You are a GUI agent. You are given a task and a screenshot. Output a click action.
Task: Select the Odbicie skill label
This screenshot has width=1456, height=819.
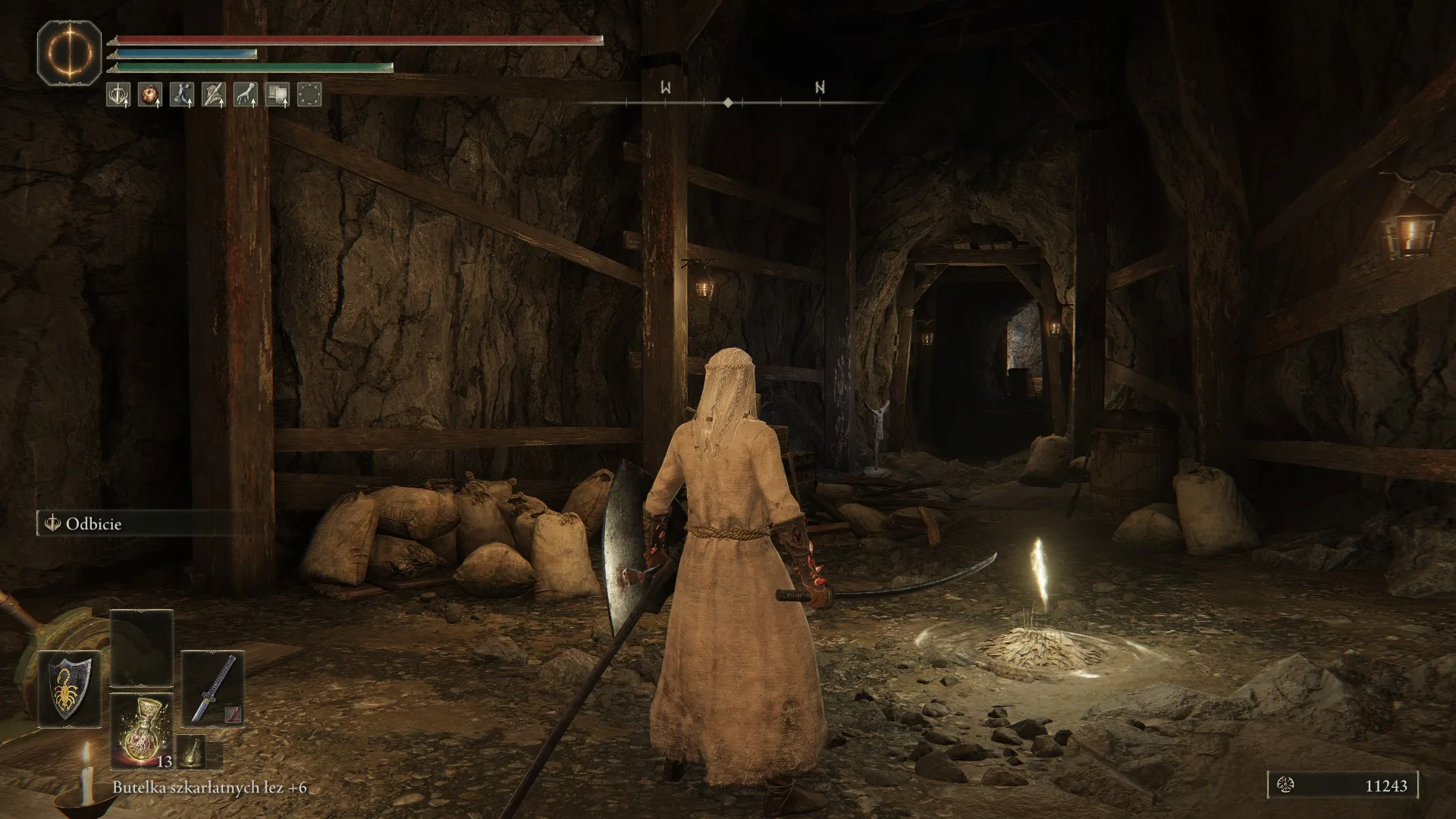(93, 524)
